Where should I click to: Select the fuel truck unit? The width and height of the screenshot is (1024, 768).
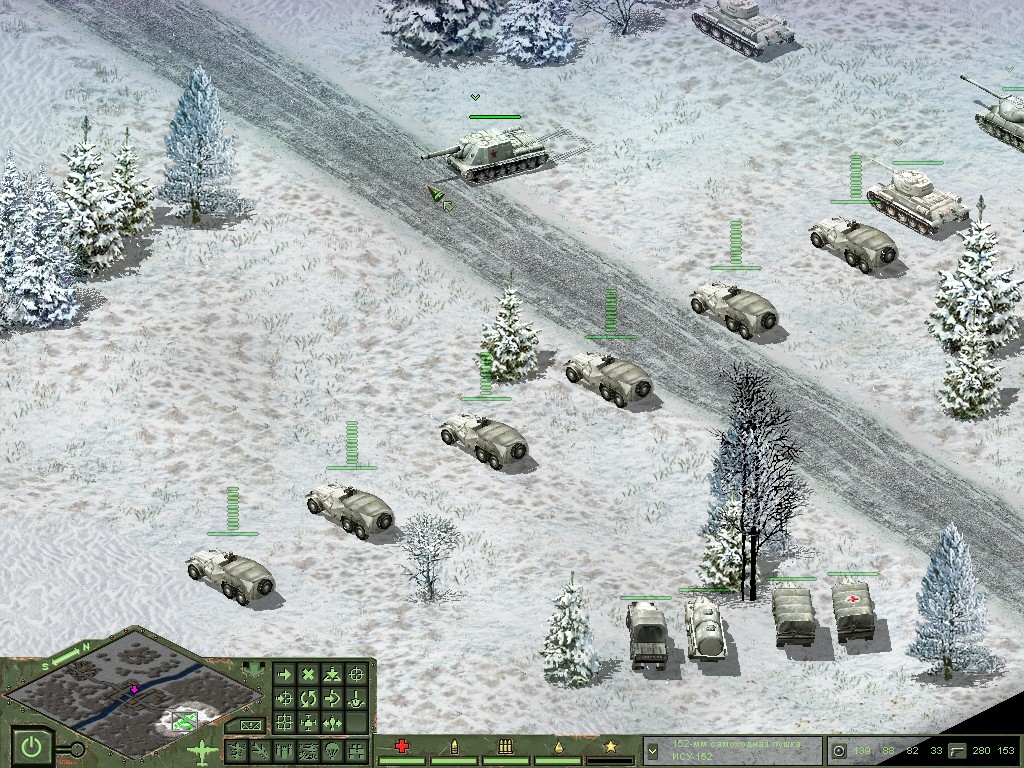(x=705, y=630)
